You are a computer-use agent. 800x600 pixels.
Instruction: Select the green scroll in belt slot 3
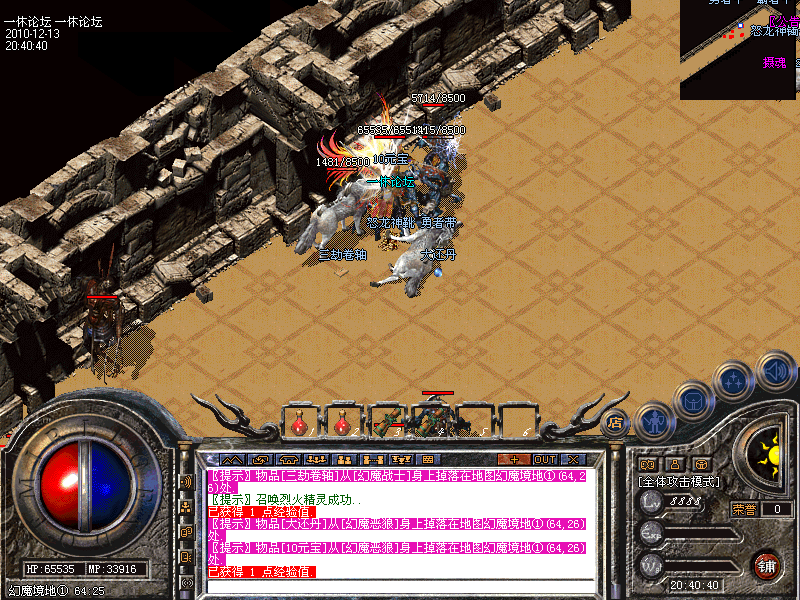386,421
